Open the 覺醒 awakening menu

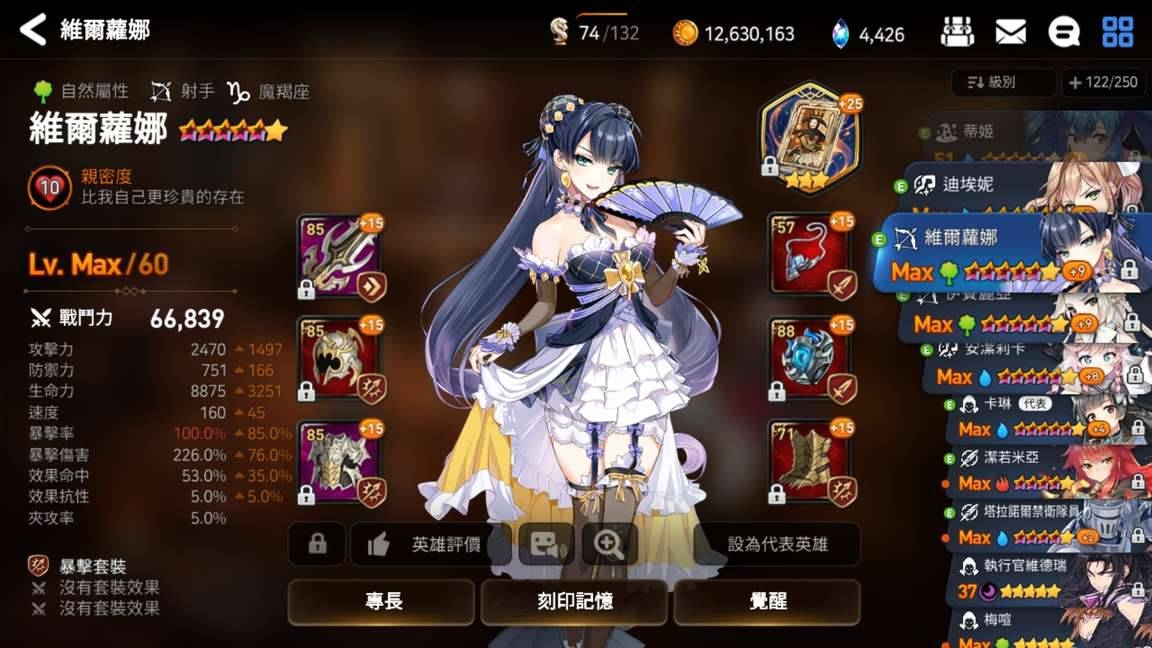(767, 601)
